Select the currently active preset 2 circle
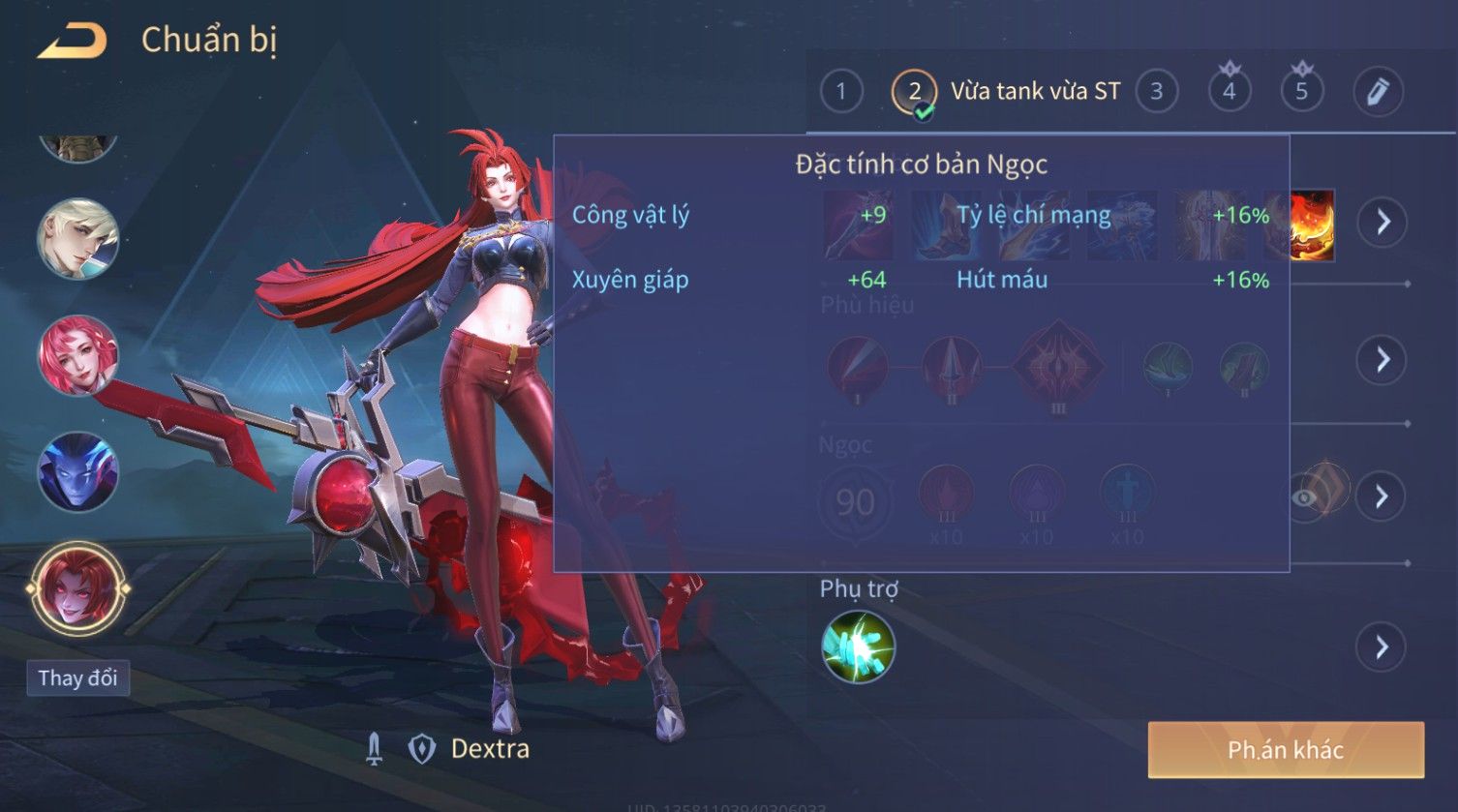Image resolution: width=1458 pixels, height=812 pixels. pyautogui.click(x=914, y=92)
